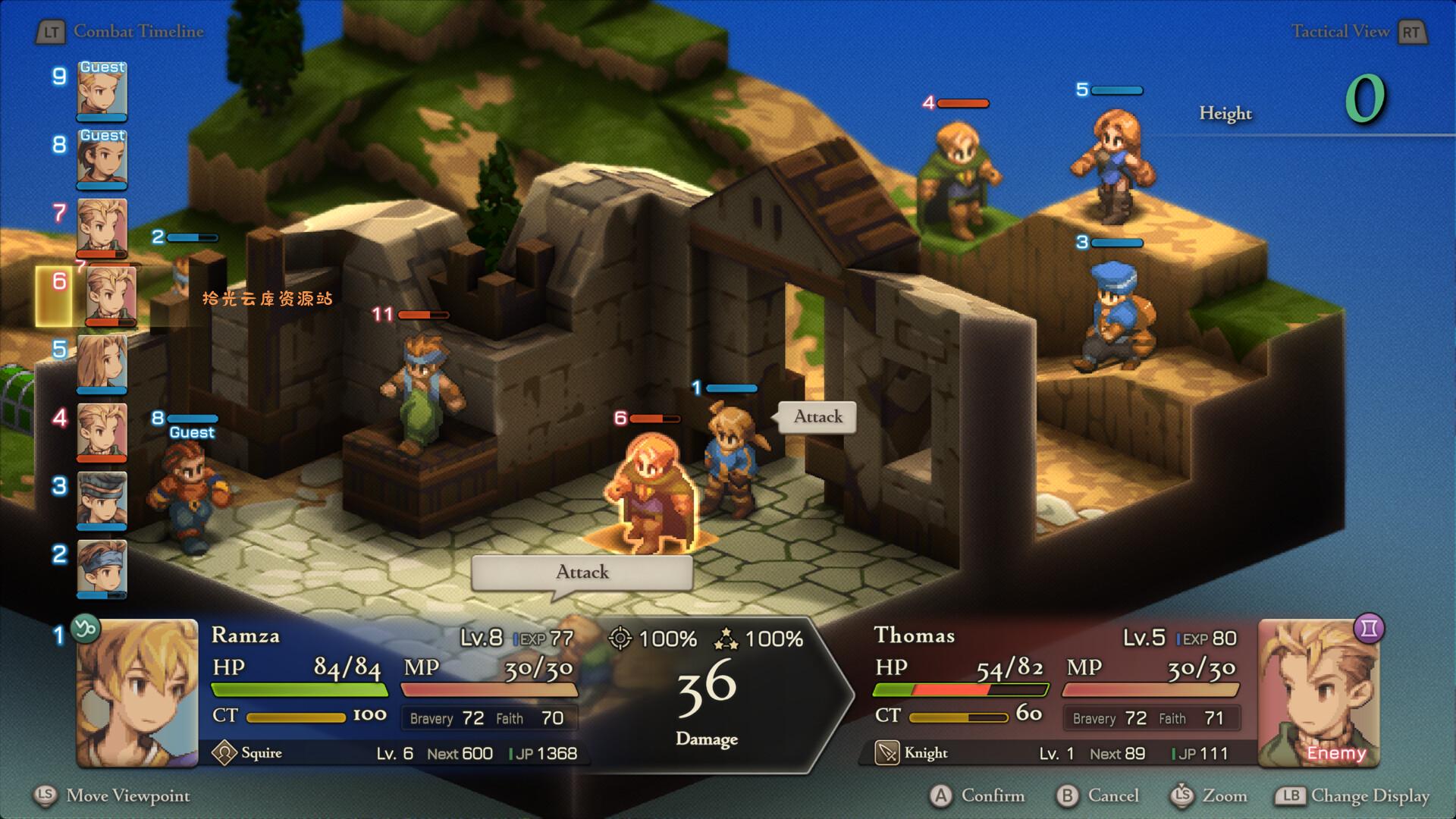Viewport: 1456px width, 819px height.
Task: Click the large Attack banner below the target
Action: click(x=582, y=573)
